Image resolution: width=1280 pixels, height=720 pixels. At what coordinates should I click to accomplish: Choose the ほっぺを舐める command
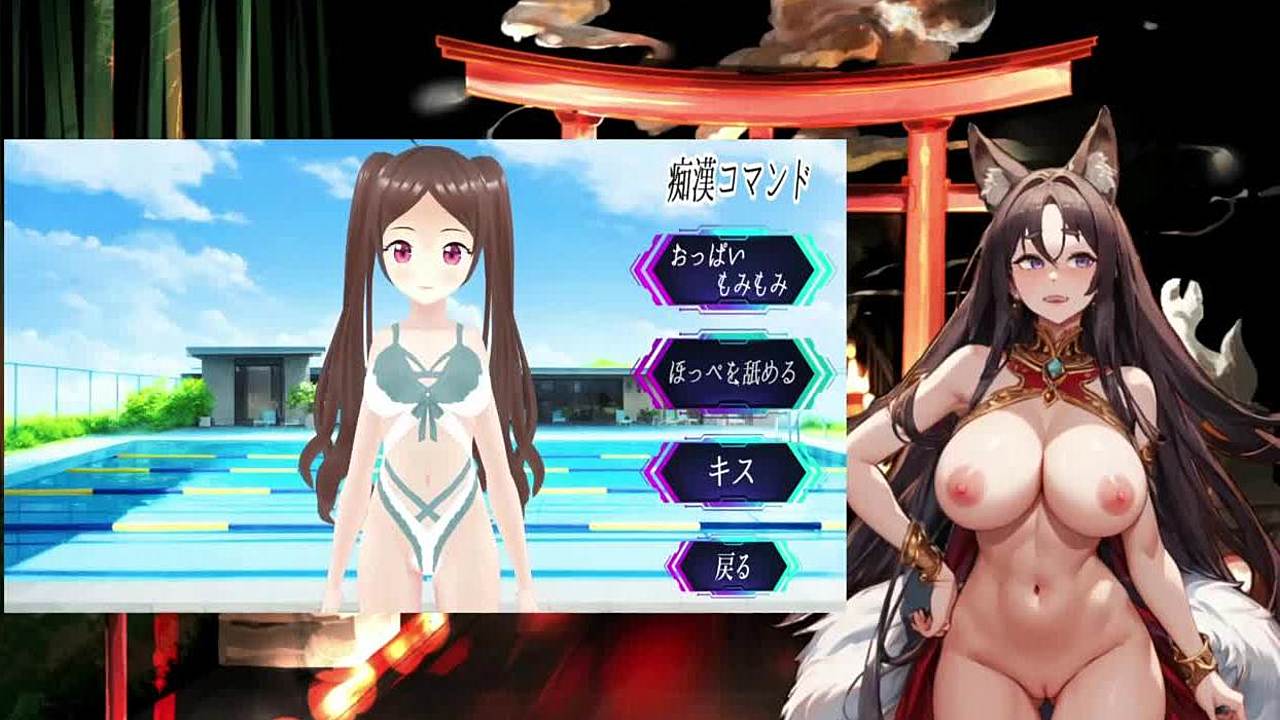click(x=733, y=373)
